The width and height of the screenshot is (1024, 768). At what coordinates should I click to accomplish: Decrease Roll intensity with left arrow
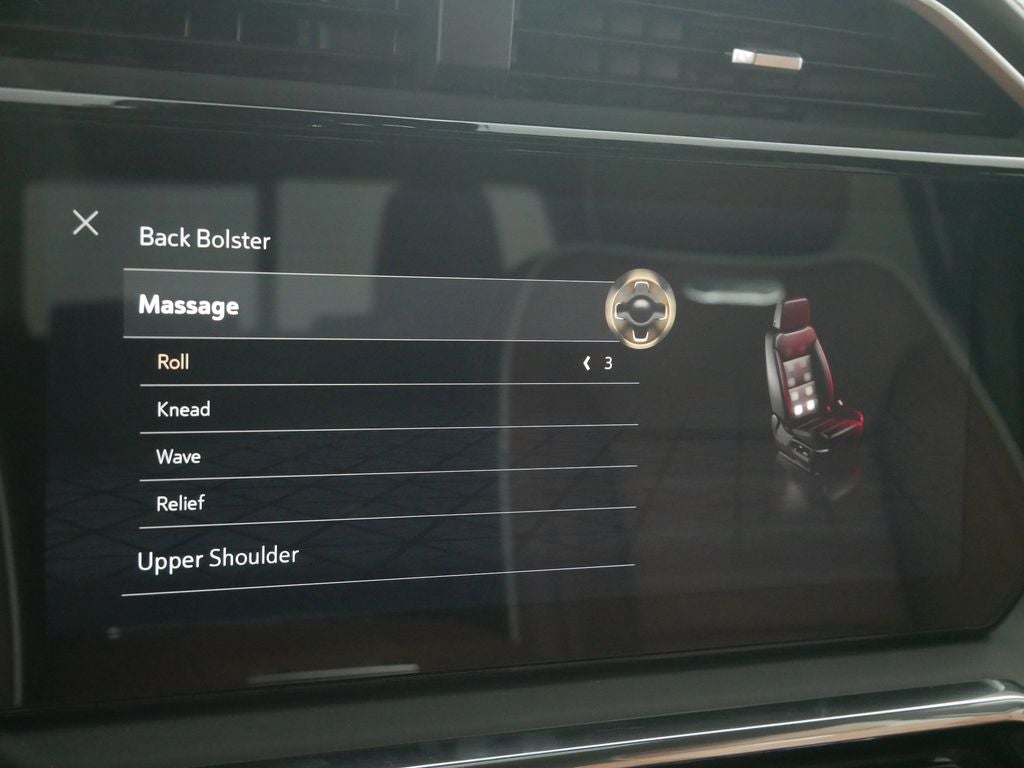point(587,363)
